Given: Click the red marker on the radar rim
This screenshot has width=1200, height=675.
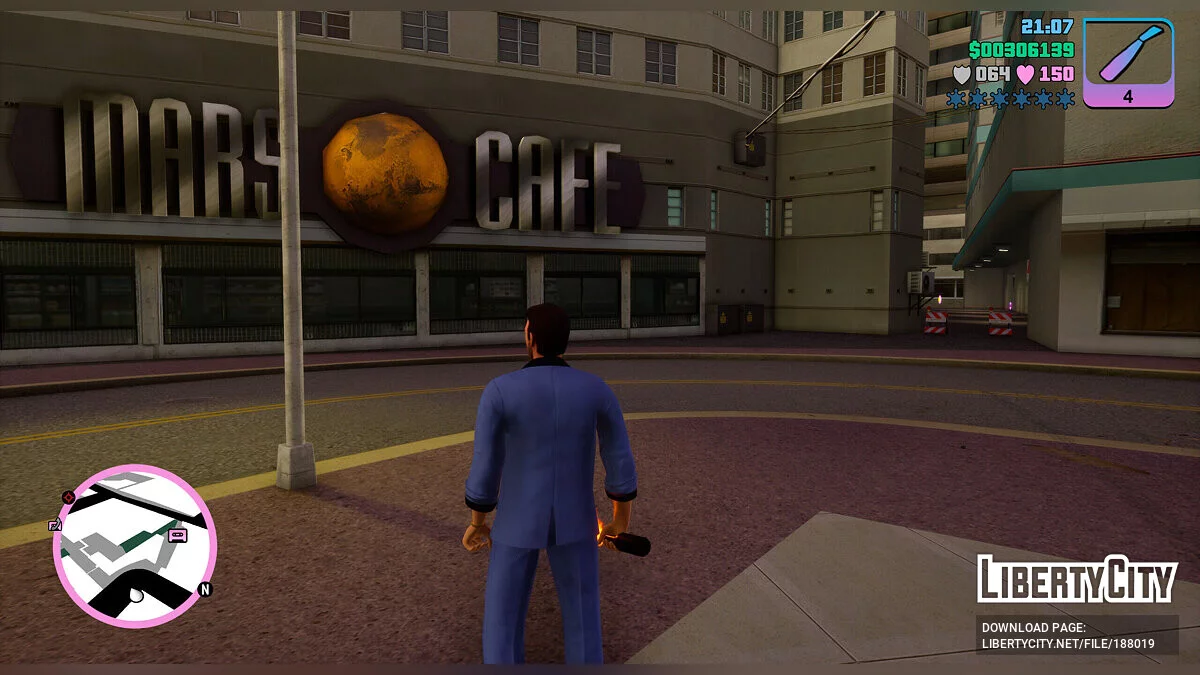Looking at the screenshot, I should click(68, 496).
